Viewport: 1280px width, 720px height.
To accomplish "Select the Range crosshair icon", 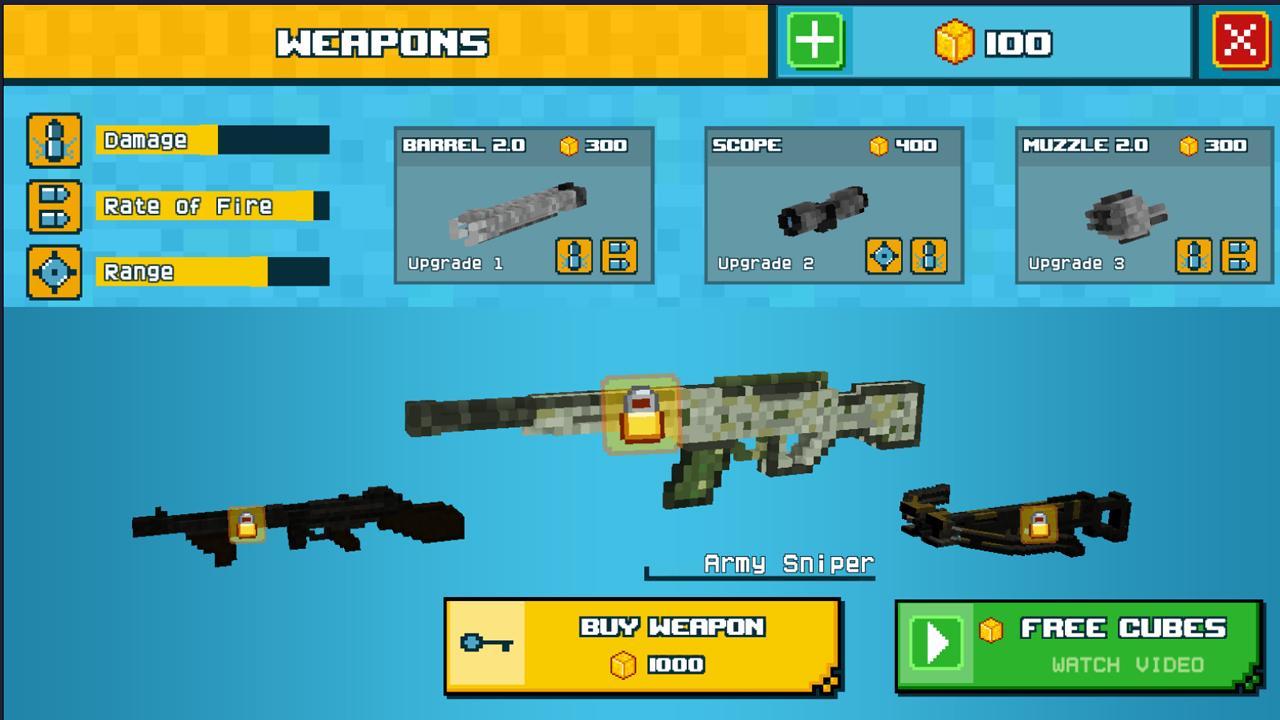I will 54,271.
